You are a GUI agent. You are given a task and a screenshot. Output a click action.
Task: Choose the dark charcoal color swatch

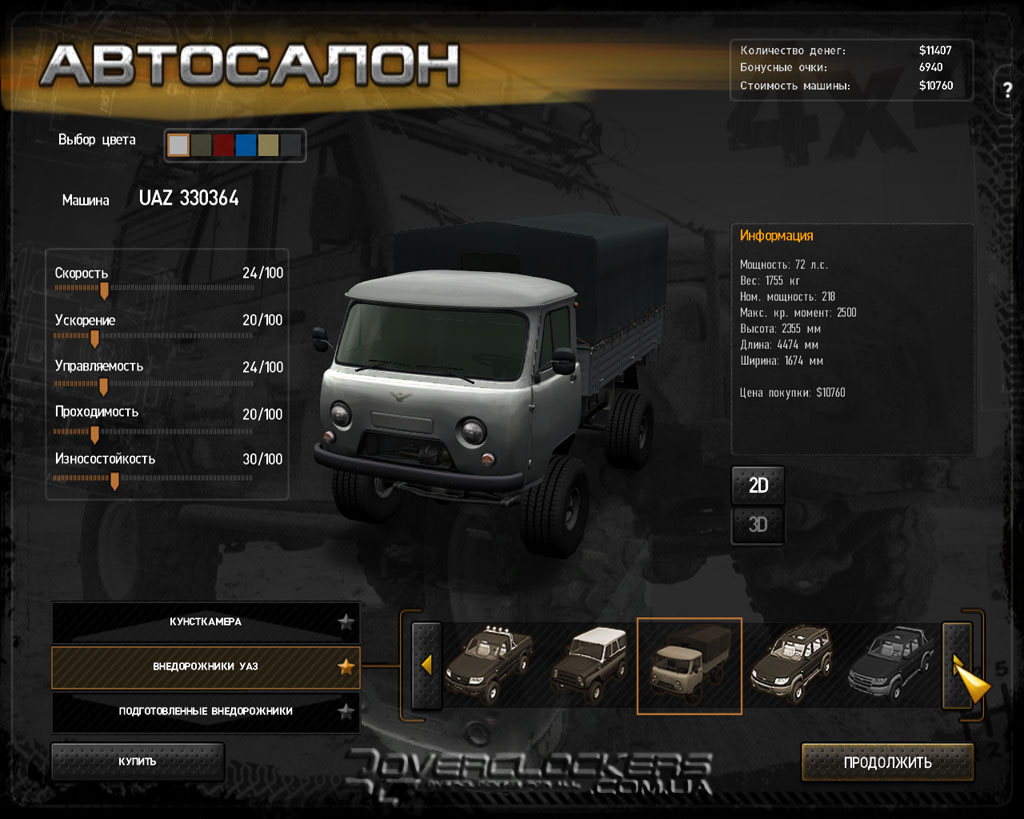[291, 145]
